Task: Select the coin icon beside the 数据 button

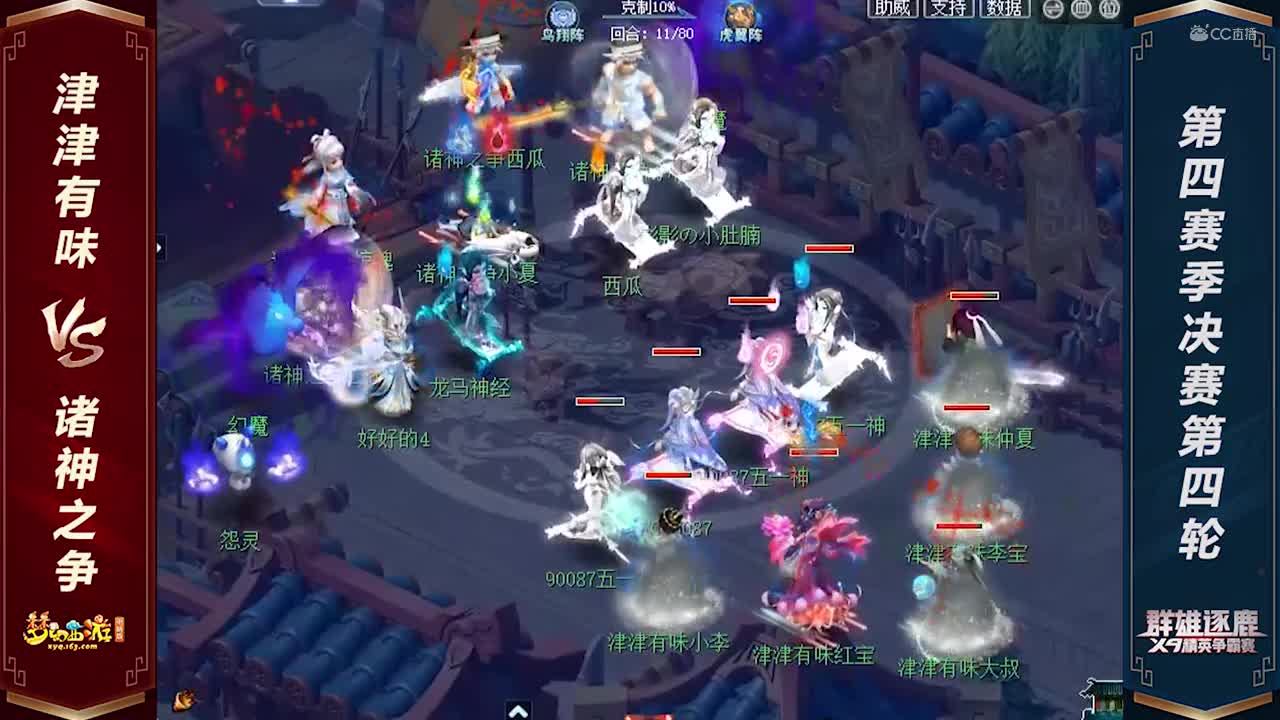Action: [1053, 10]
